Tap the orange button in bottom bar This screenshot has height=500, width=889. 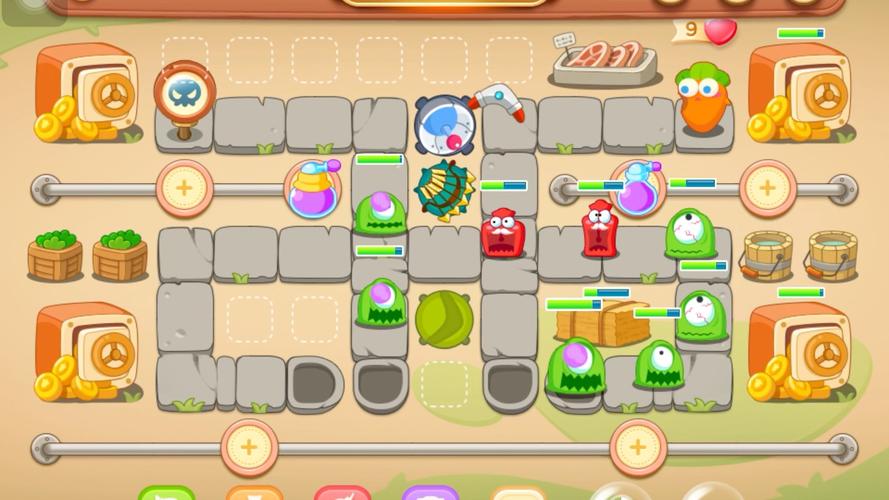click(254, 493)
